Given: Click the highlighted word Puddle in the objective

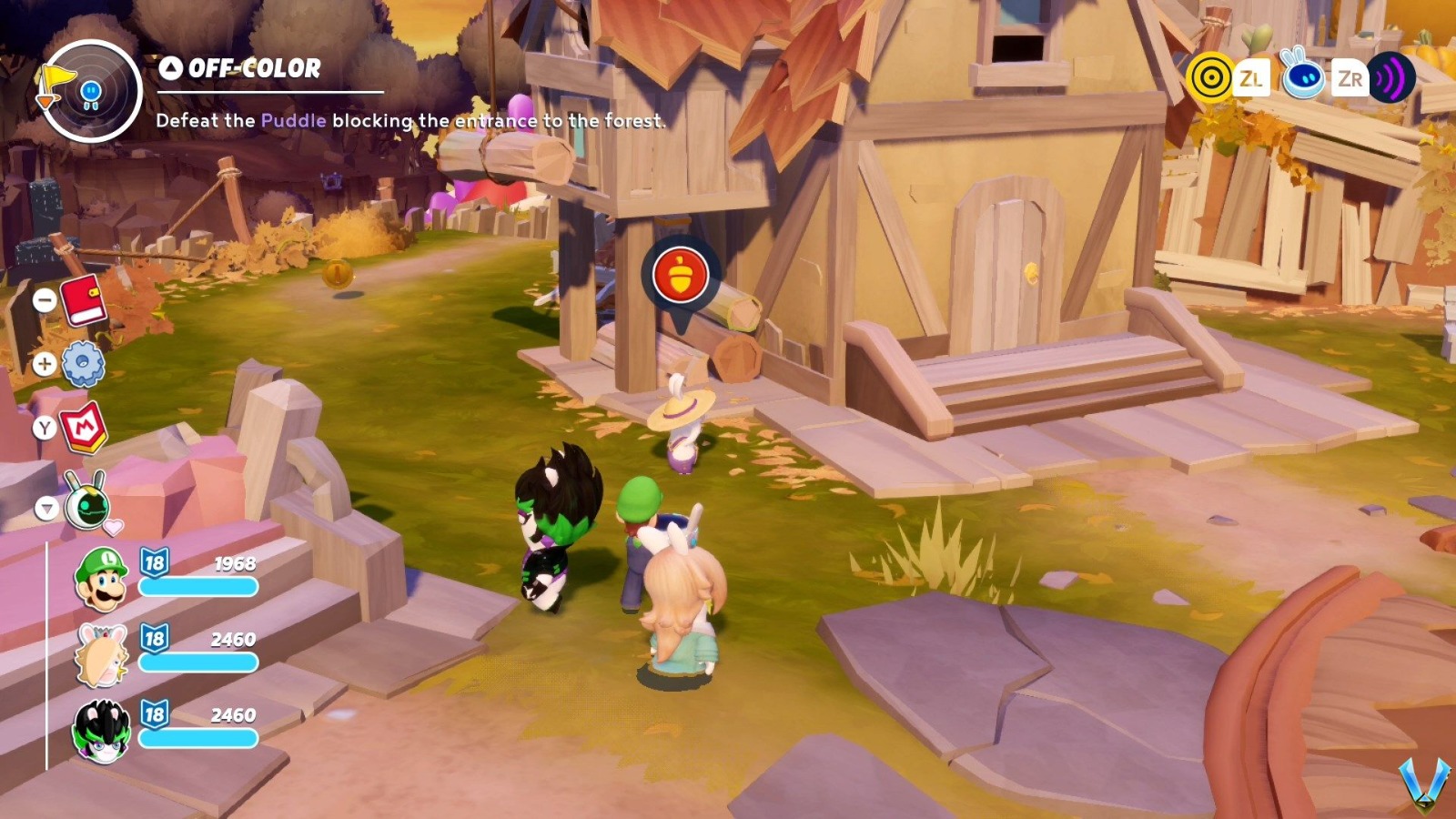Looking at the screenshot, I should tap(293, 120).
